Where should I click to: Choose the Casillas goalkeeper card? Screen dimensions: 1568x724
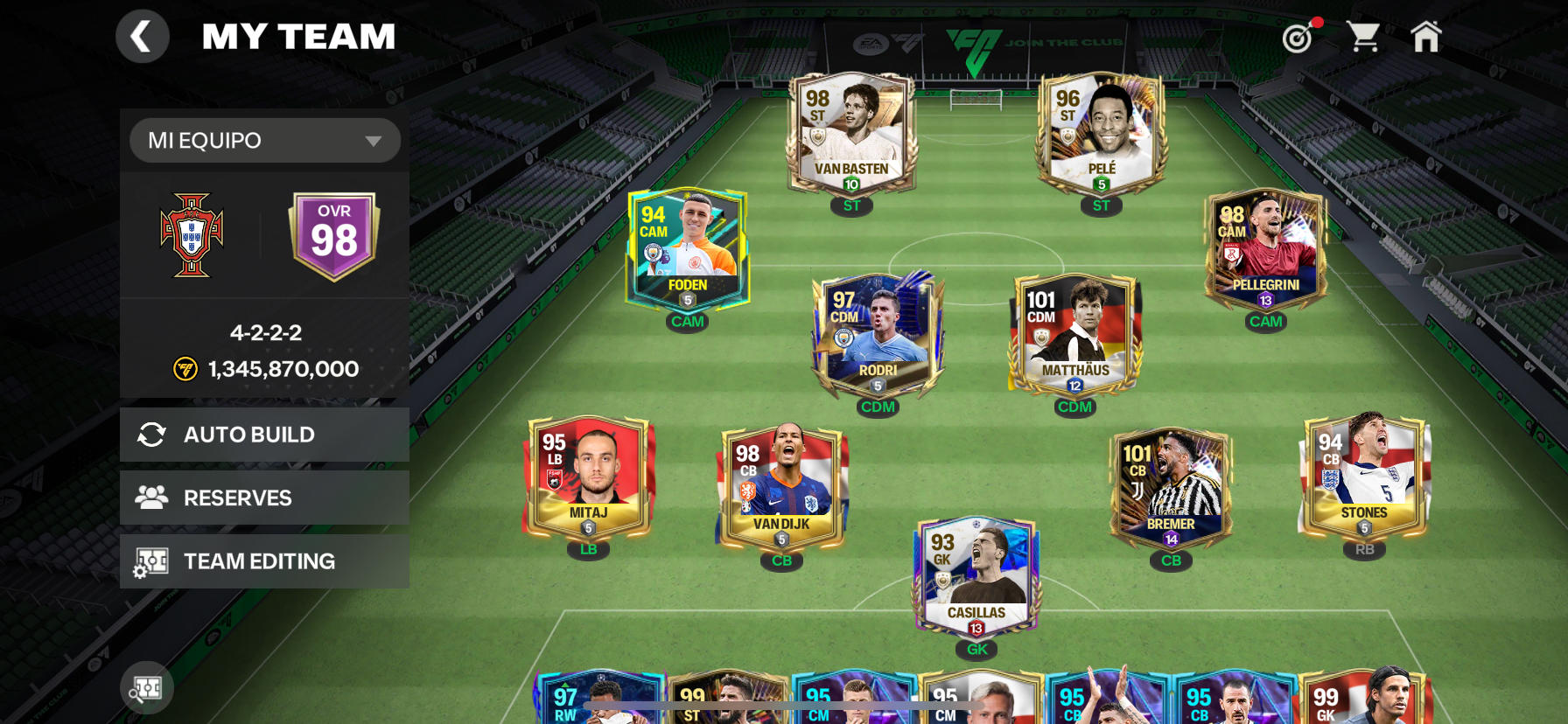click(x=976, y=577)
